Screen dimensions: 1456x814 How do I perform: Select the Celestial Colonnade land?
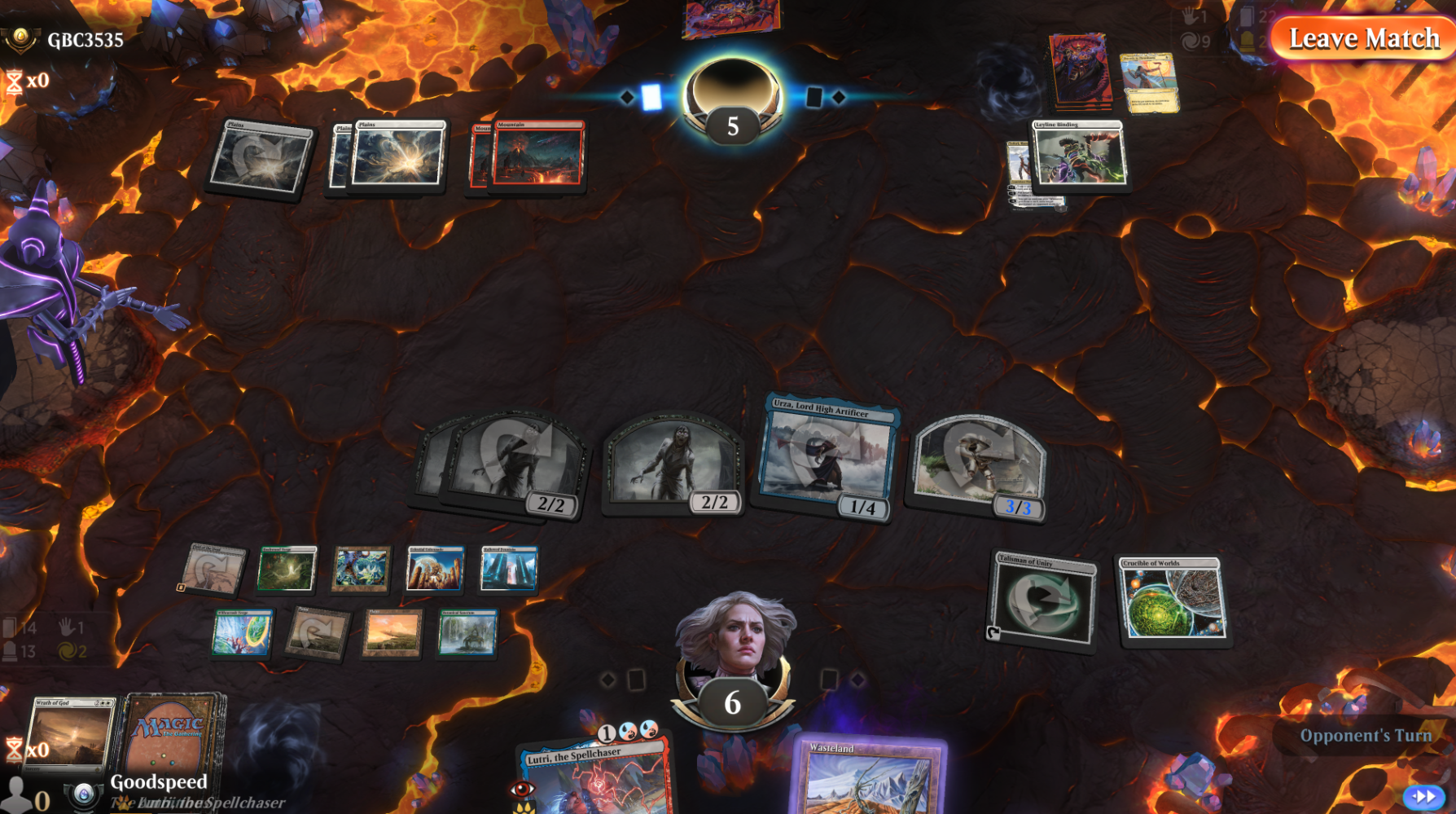pos(435,568)
